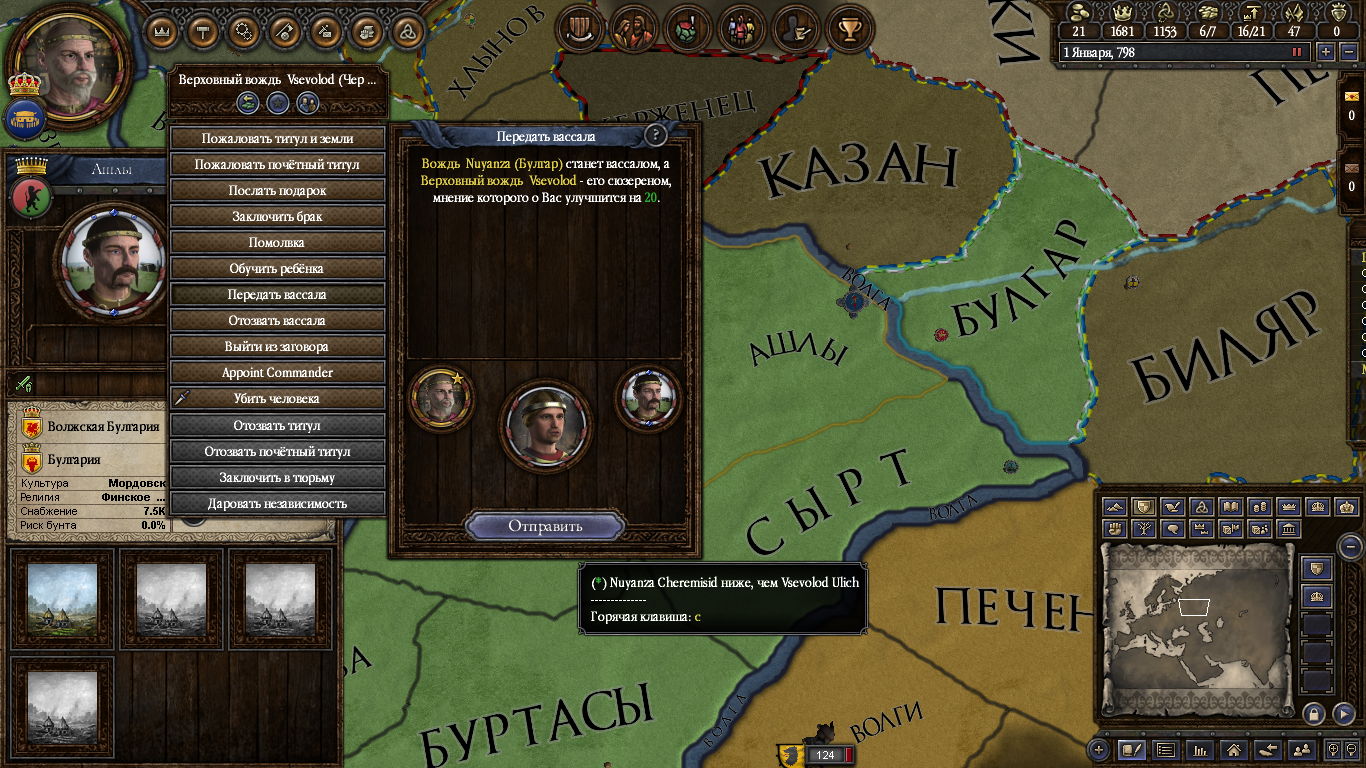Click Appoint Commander entry

click(x=277, y=372)
